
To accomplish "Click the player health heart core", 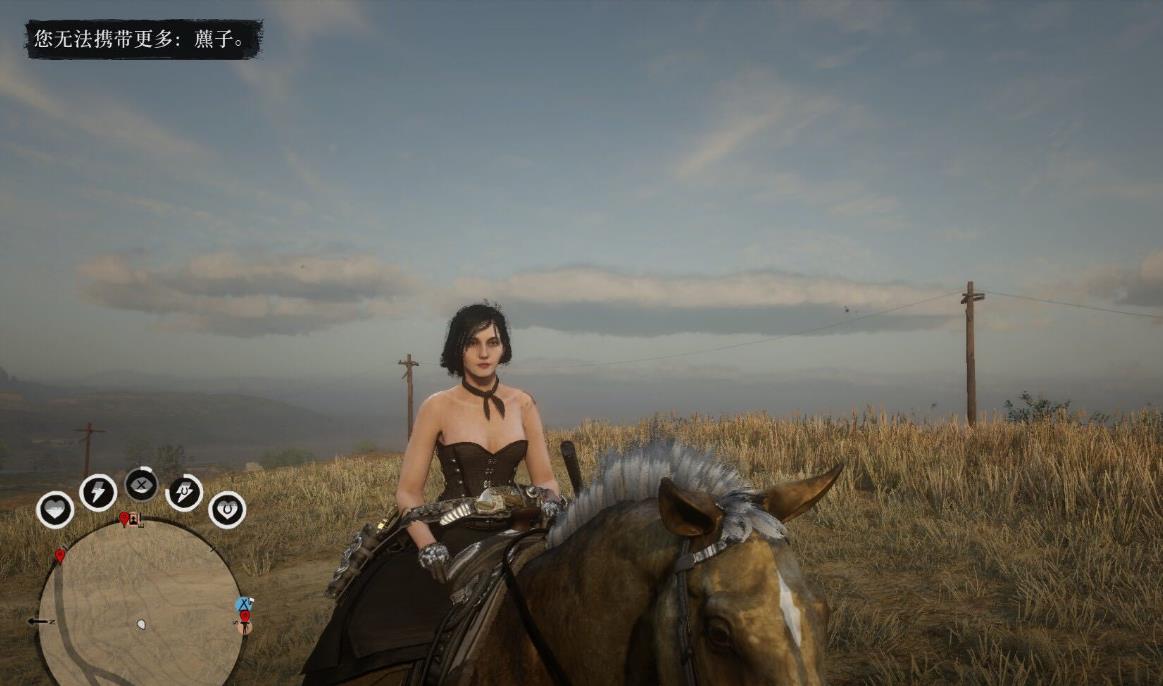I will pyautogui.click(x=55, y=509).
